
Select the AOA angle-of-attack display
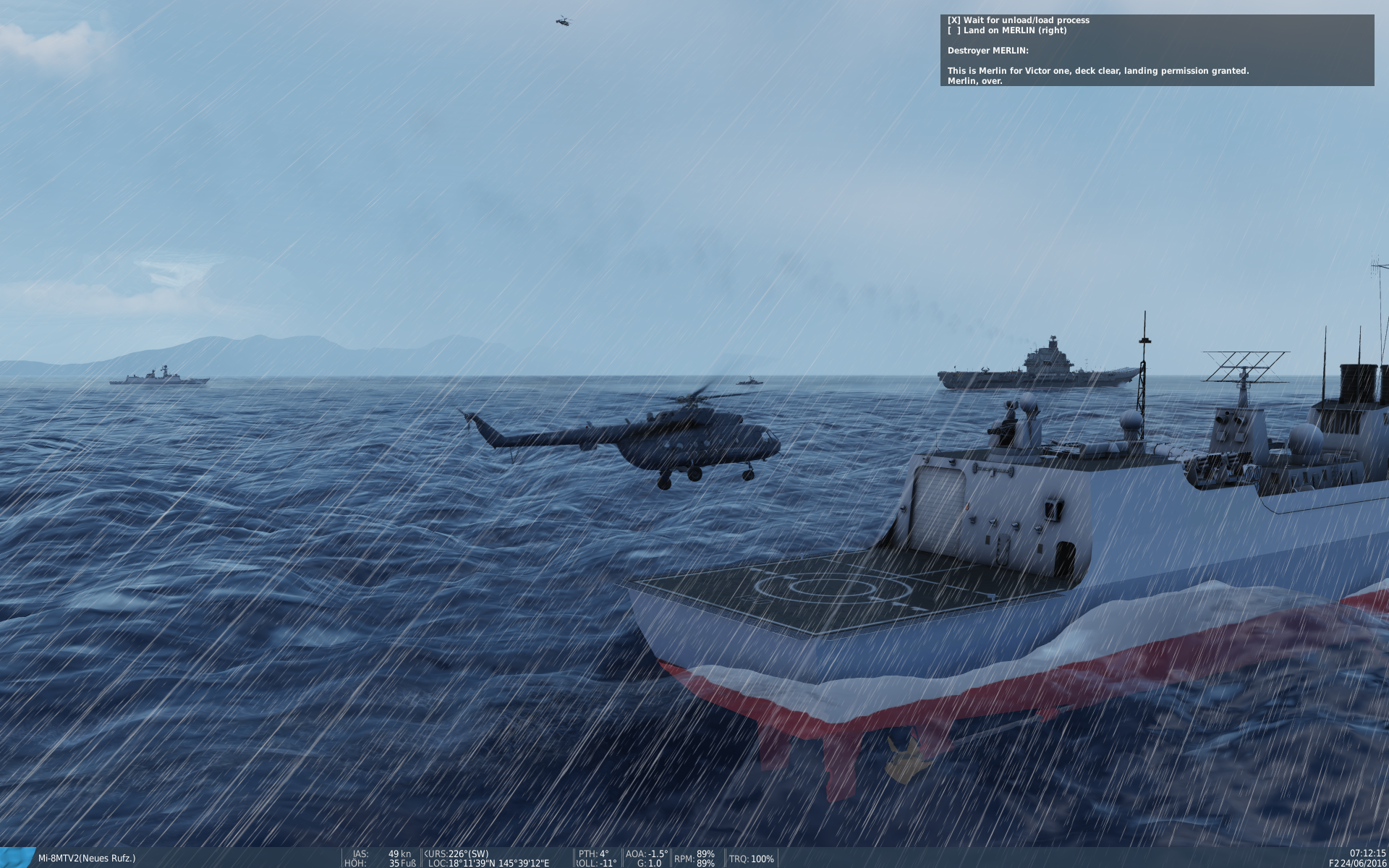[646, 853]
